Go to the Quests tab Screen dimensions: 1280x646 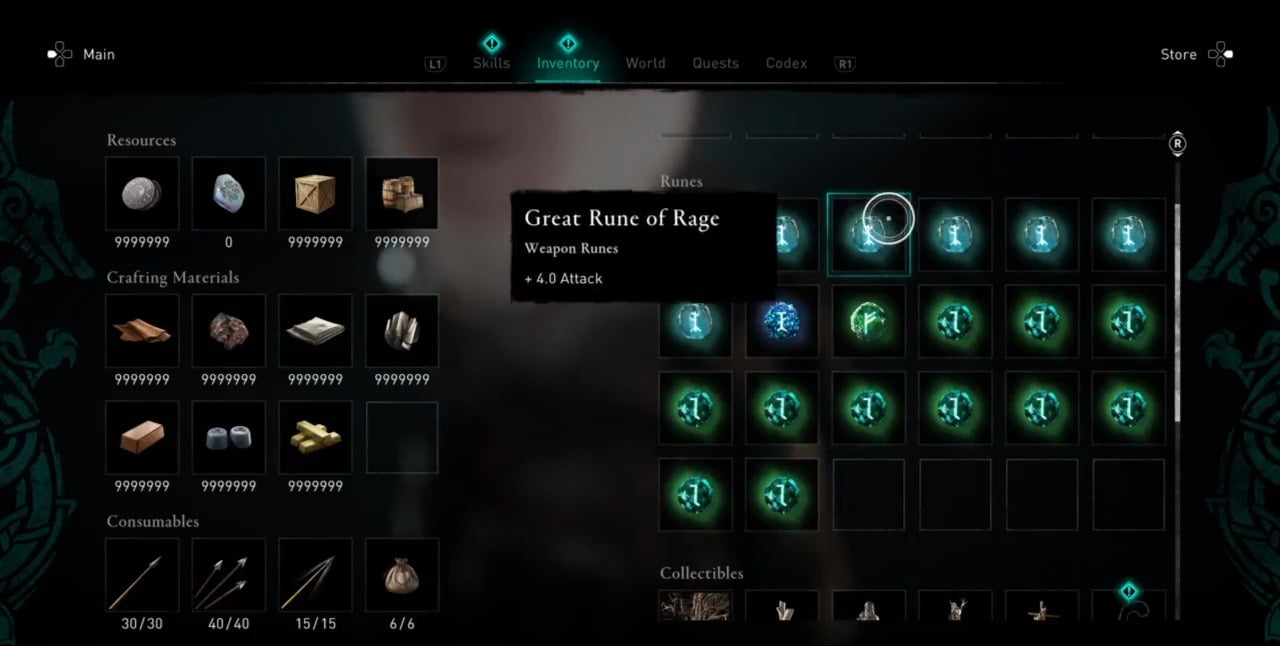pyautogui.click(x=715, y=63)
